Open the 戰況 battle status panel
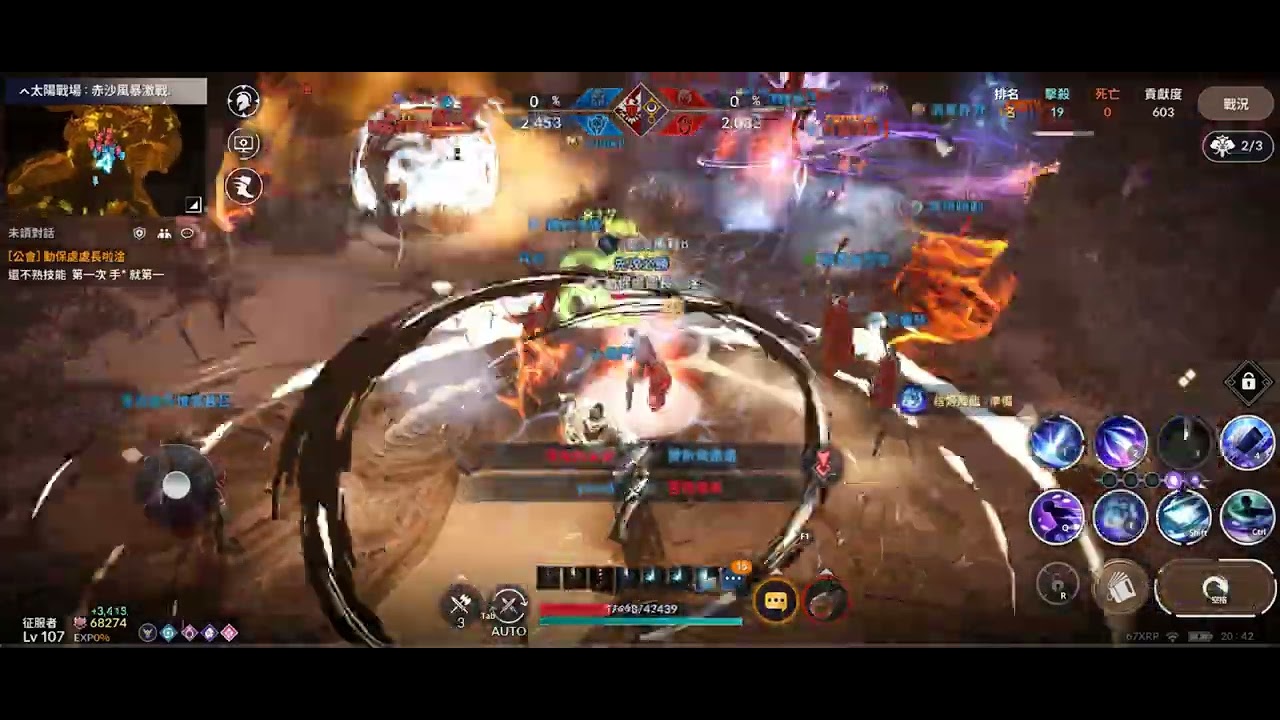Viewport: 1280px width, 720px height. pyautogui.click(x=1236, y=104)
